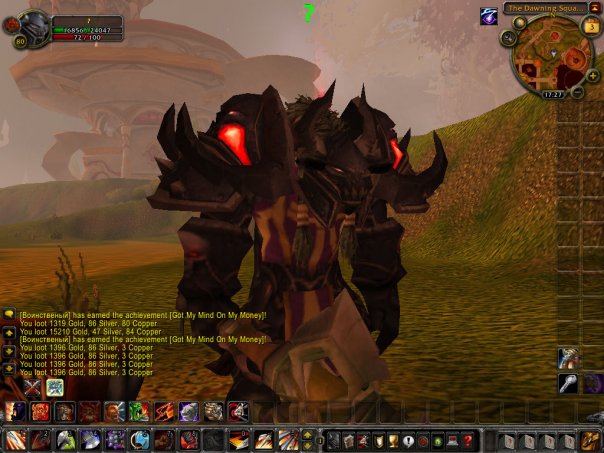Viewport: 604px width, 453px height.
Task: Click the achievement earned chat message
Action: (x=142, y=313)
